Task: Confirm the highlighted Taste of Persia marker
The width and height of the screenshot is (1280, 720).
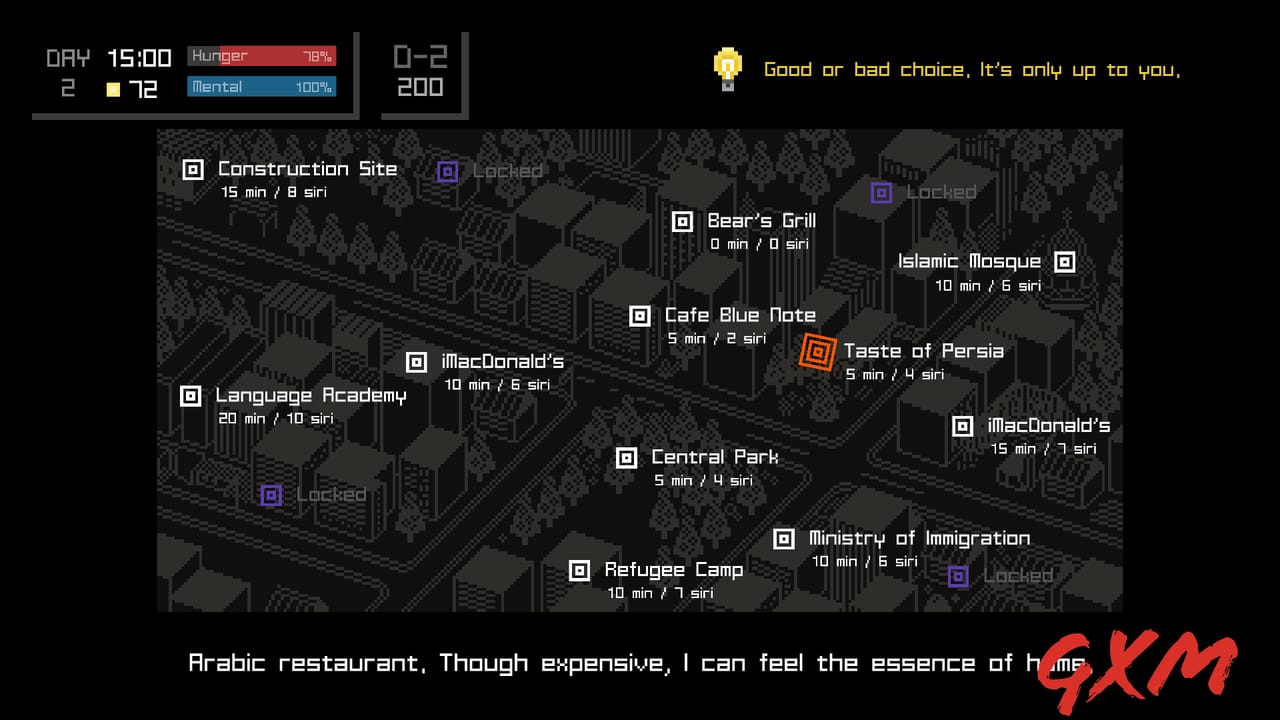Action: [x=818, y=352]
